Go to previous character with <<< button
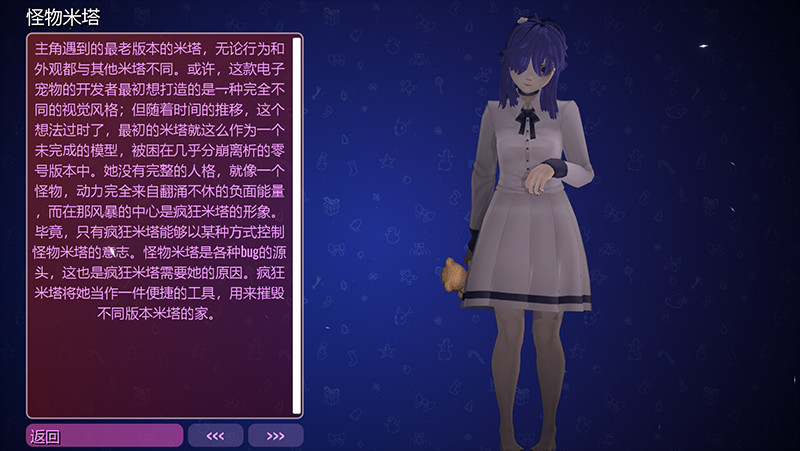800x451 pixels. [215, 435]
